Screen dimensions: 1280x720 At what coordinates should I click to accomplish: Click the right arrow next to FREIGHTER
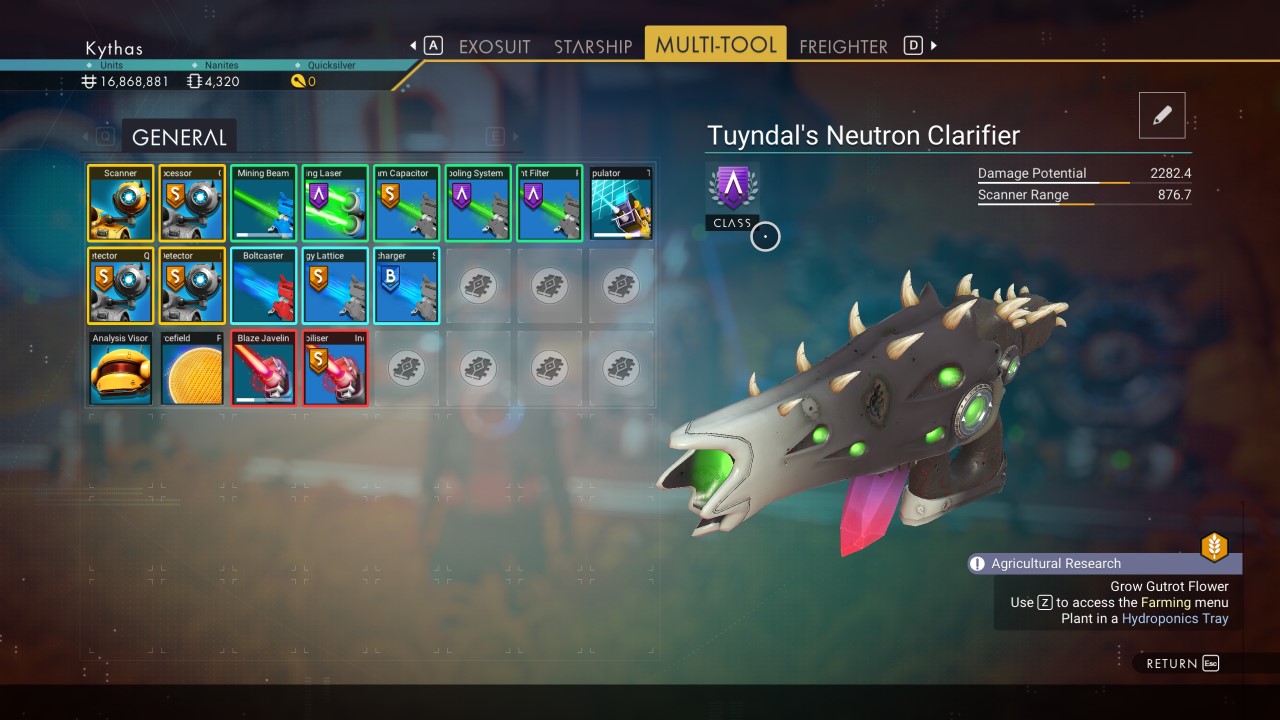point(931,45)
